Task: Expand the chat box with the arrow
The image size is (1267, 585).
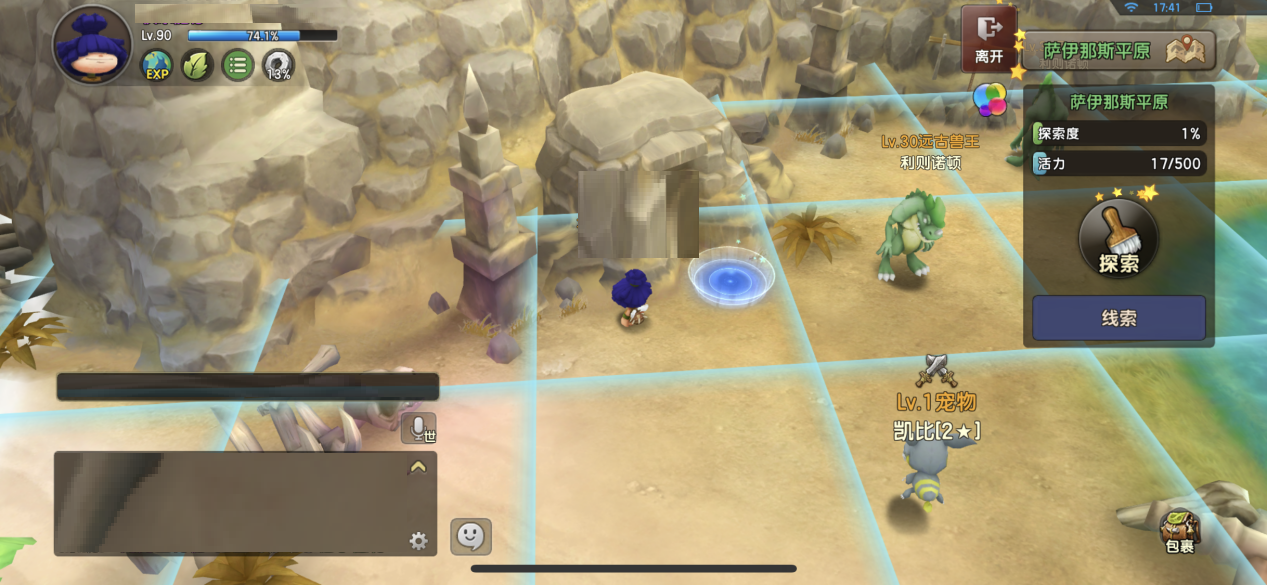Action: pyautogui.click(x=418, y=467)
